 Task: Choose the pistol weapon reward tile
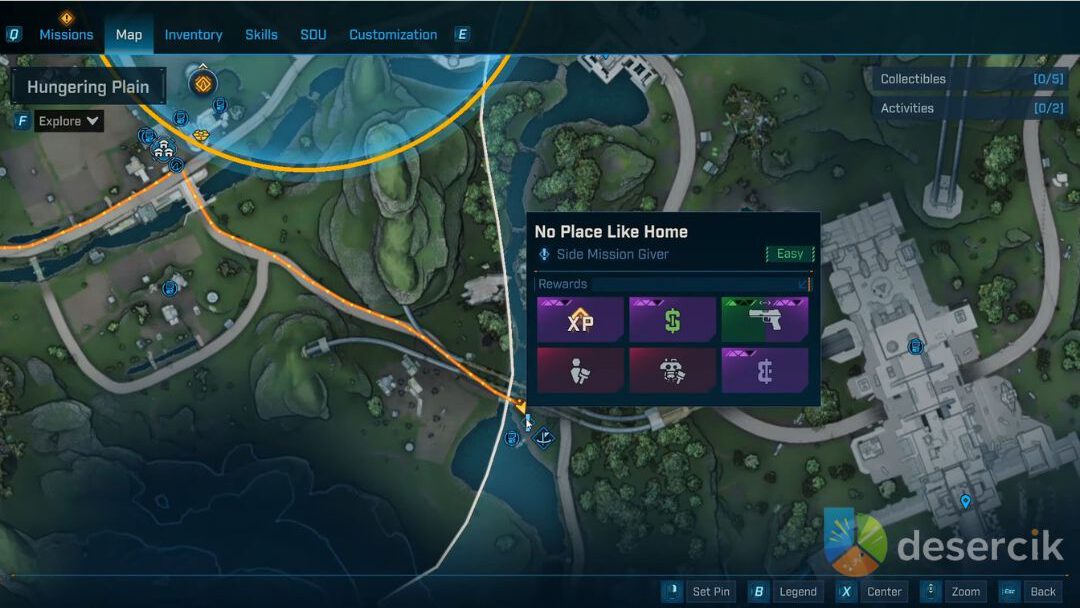pyautogui.click(x=765, y=320)
